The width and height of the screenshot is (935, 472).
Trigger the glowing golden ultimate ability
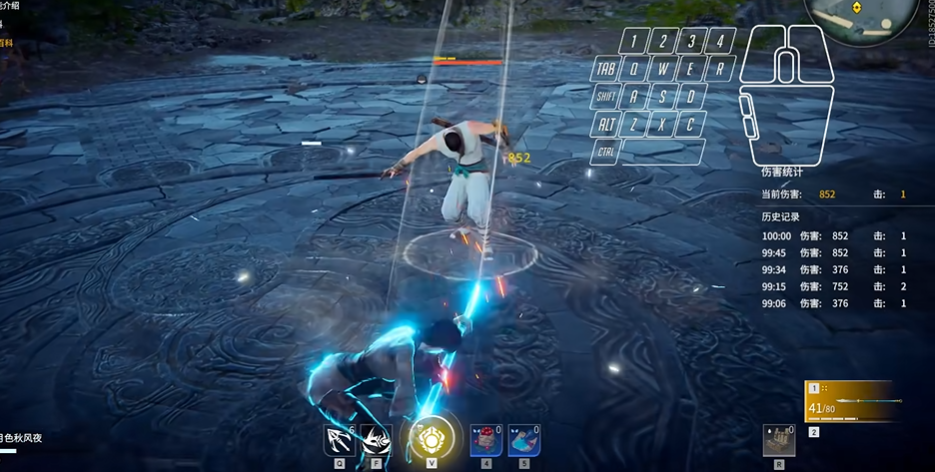click(431, 438)
